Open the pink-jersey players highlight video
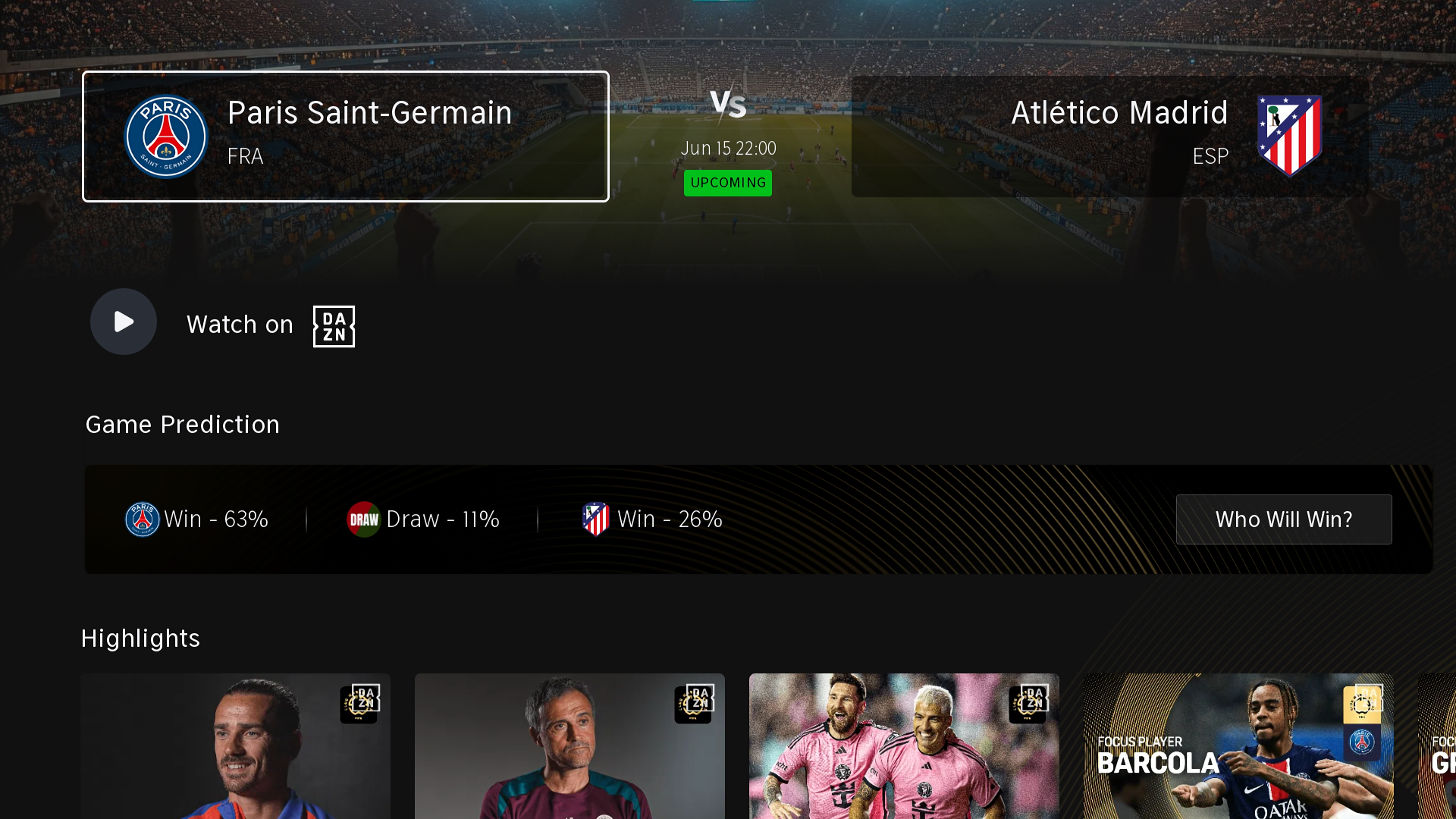 click(904, 746)
